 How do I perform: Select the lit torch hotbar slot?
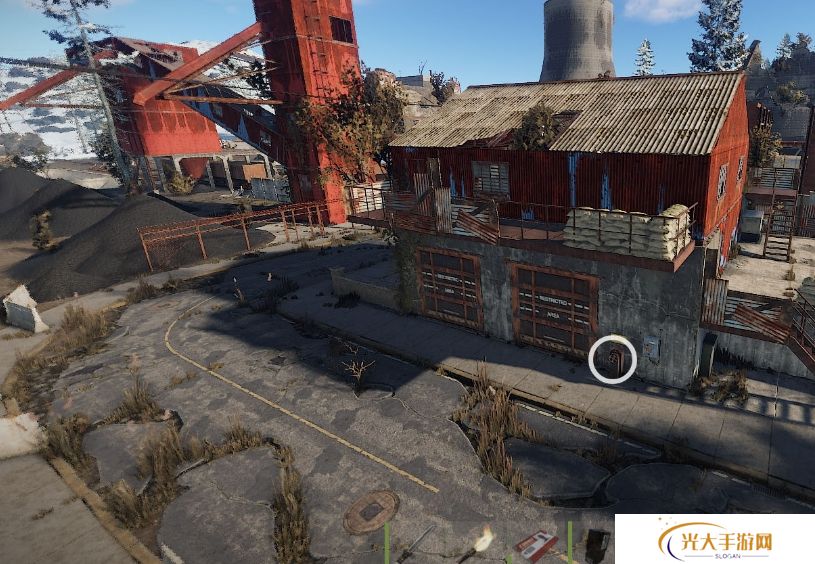point(481,546)
